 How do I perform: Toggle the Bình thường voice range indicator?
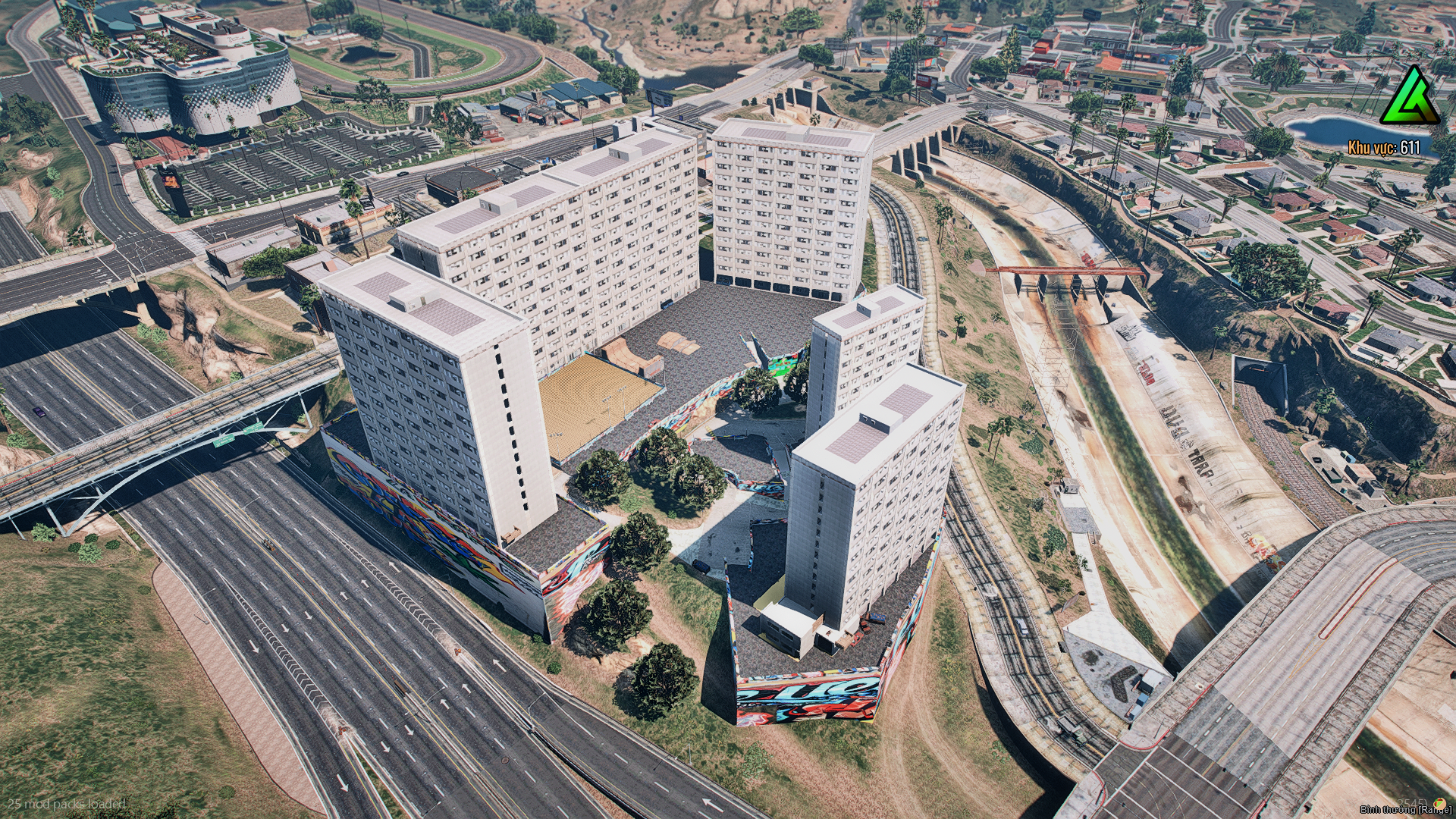[1404, 810]
